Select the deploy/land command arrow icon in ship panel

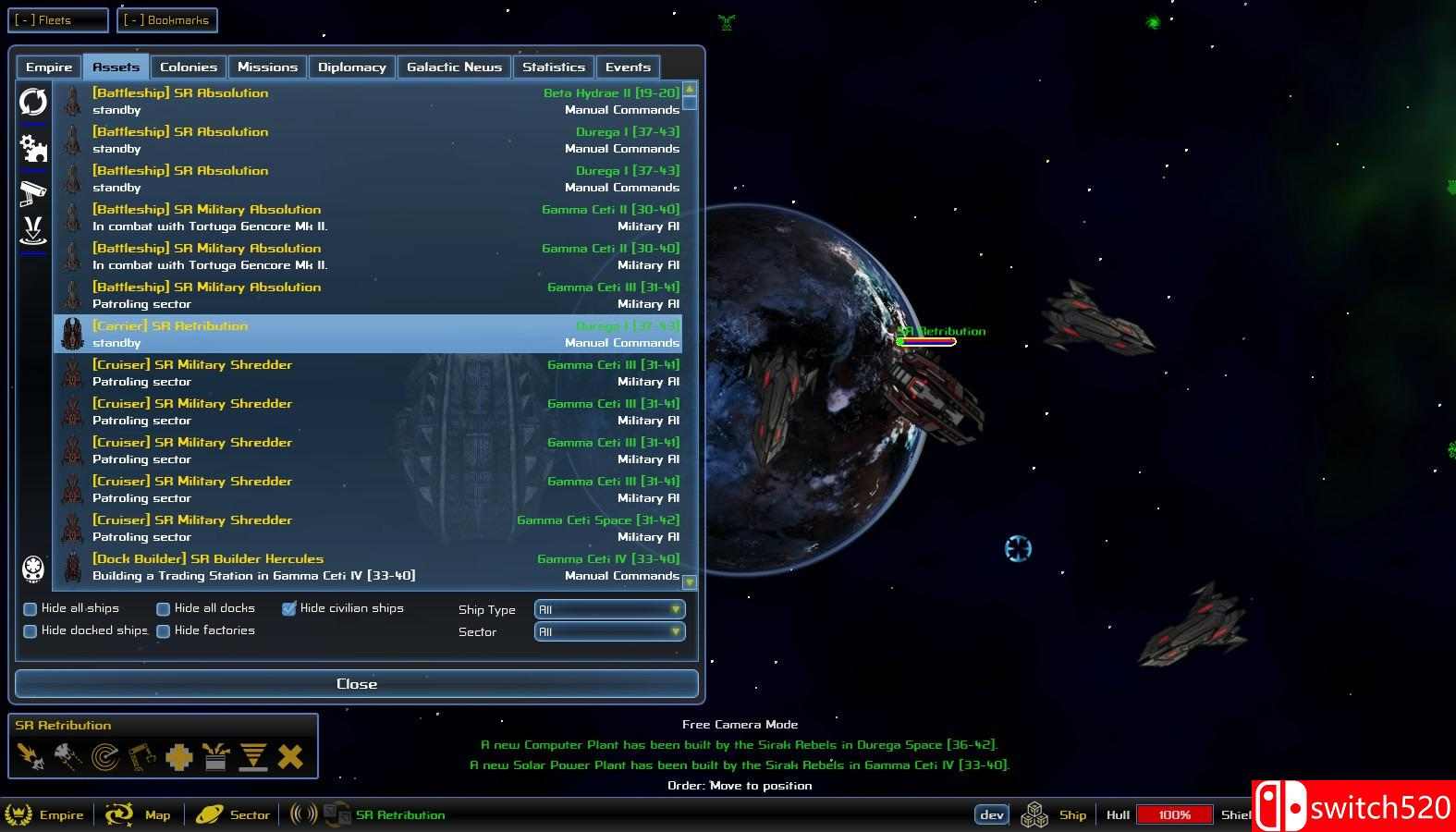(253, 756)
